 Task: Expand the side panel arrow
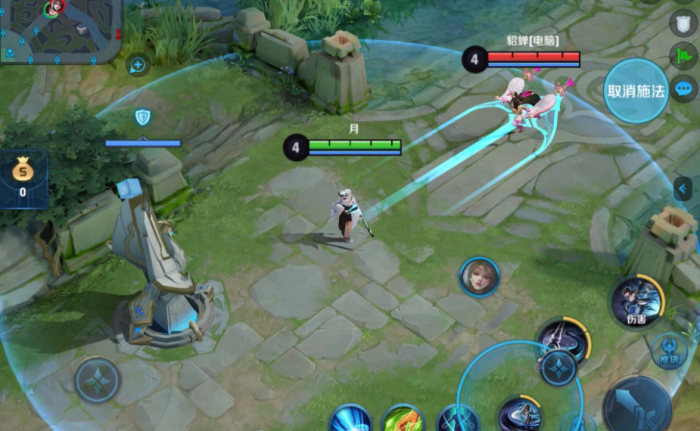tap(684, 188)
